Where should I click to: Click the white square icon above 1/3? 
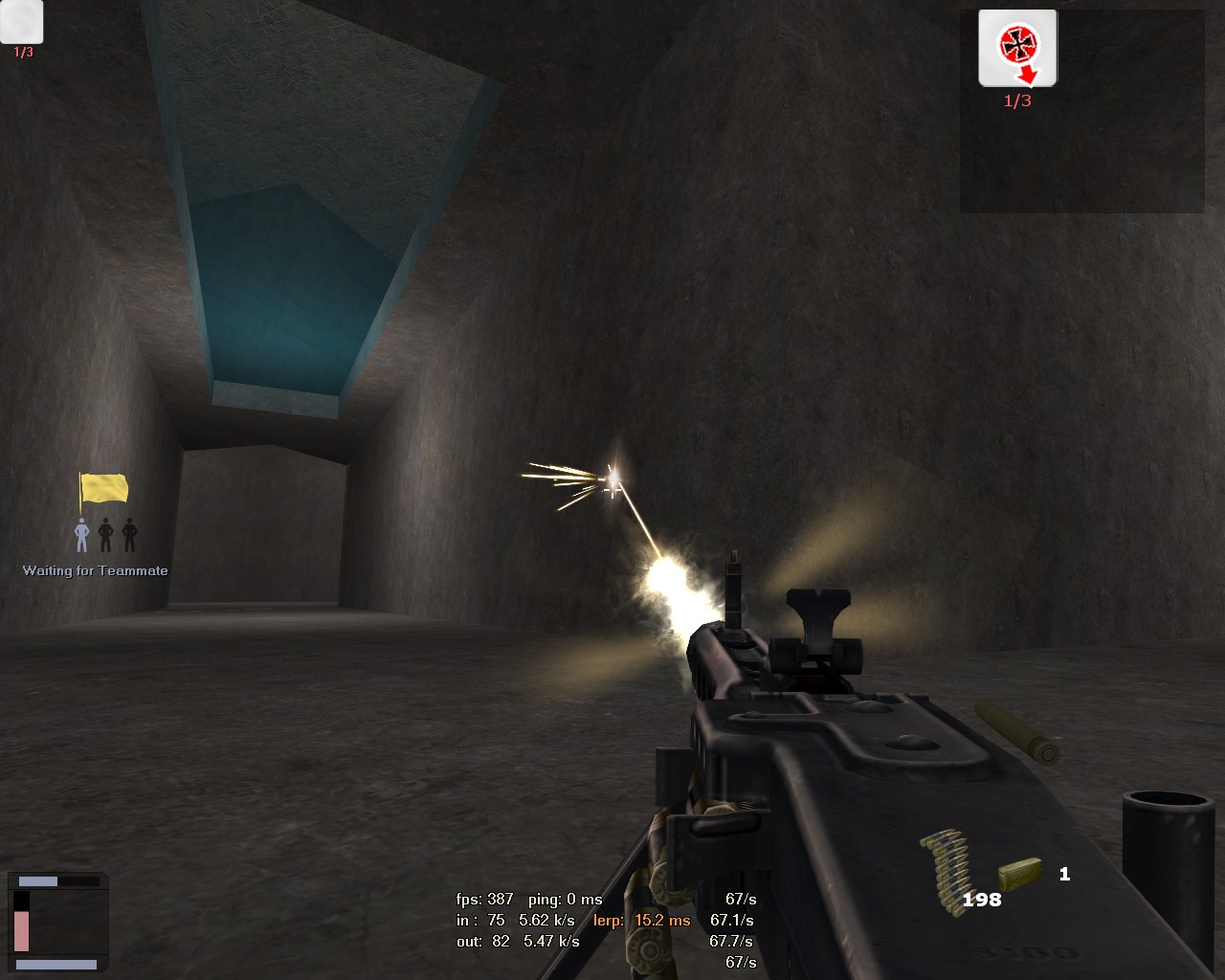point(22,20)
